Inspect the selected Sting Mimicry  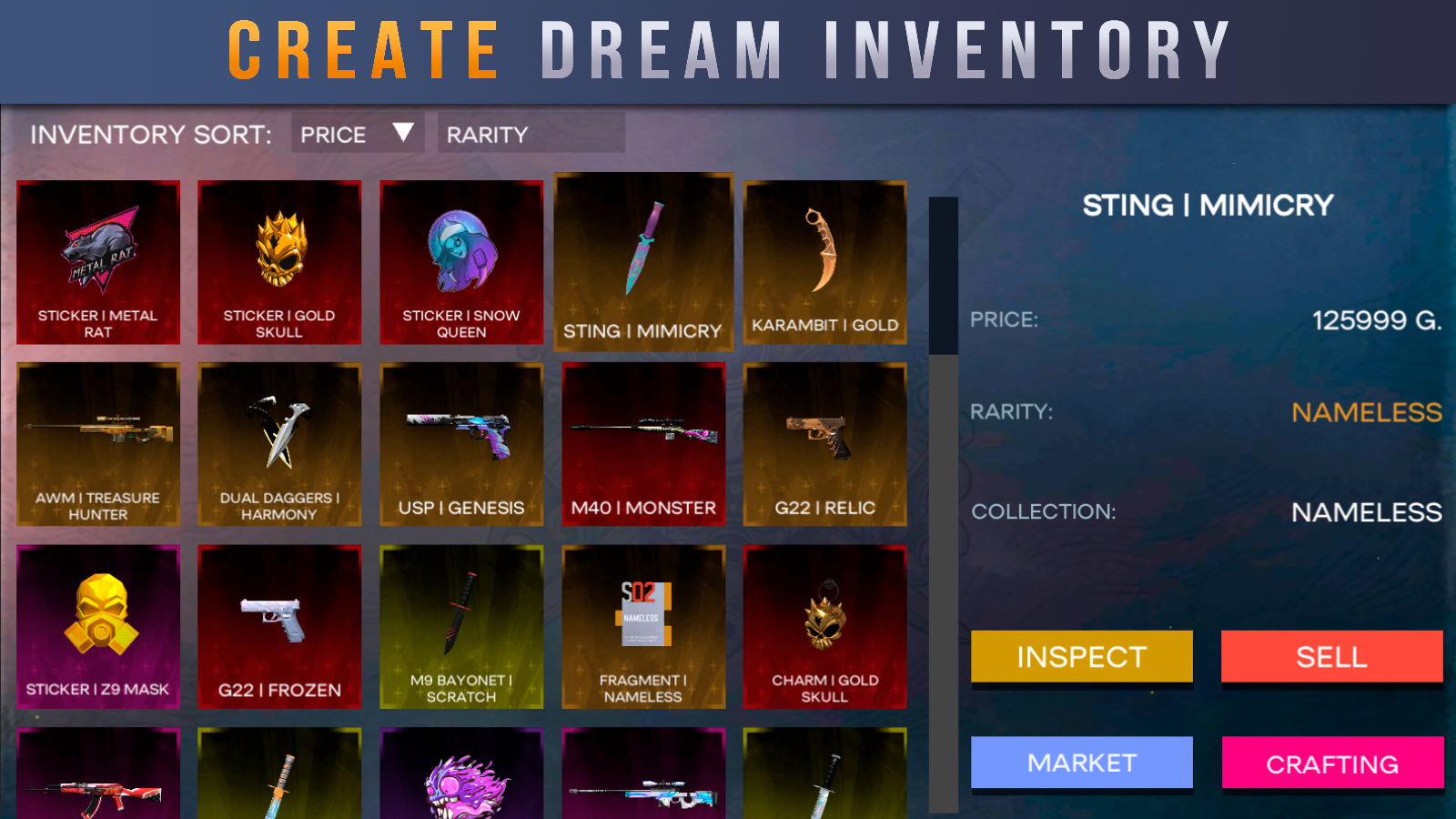[x=1081, y=657]
